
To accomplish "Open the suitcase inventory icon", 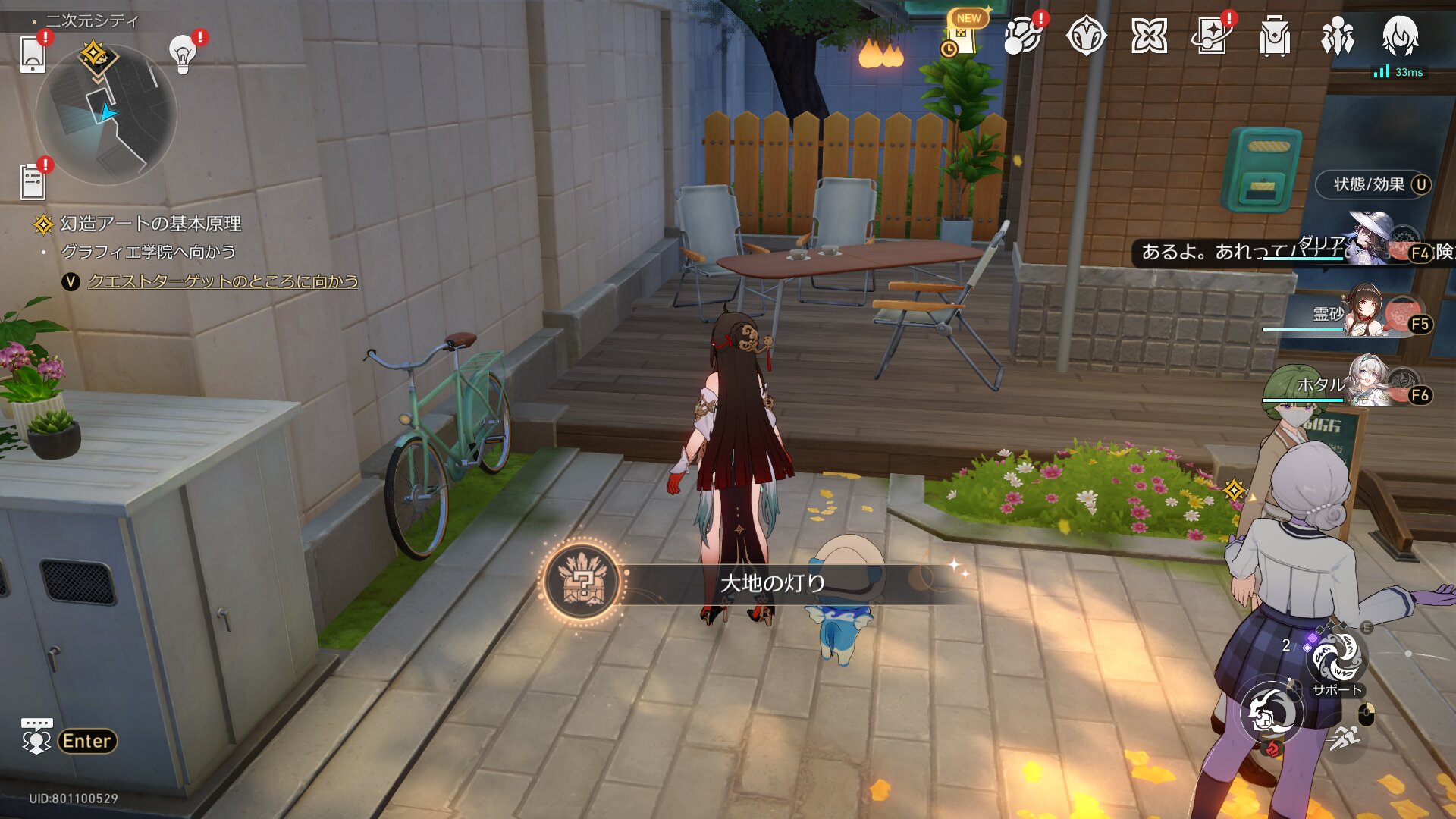I will click(x=1274, y=36).
